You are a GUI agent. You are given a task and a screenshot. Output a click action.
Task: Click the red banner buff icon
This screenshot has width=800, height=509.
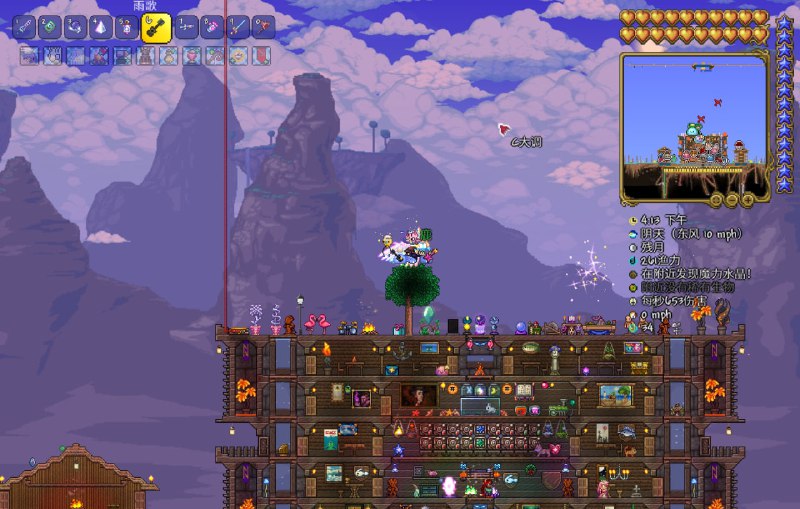pyautogui.click(x=259, y=56)
